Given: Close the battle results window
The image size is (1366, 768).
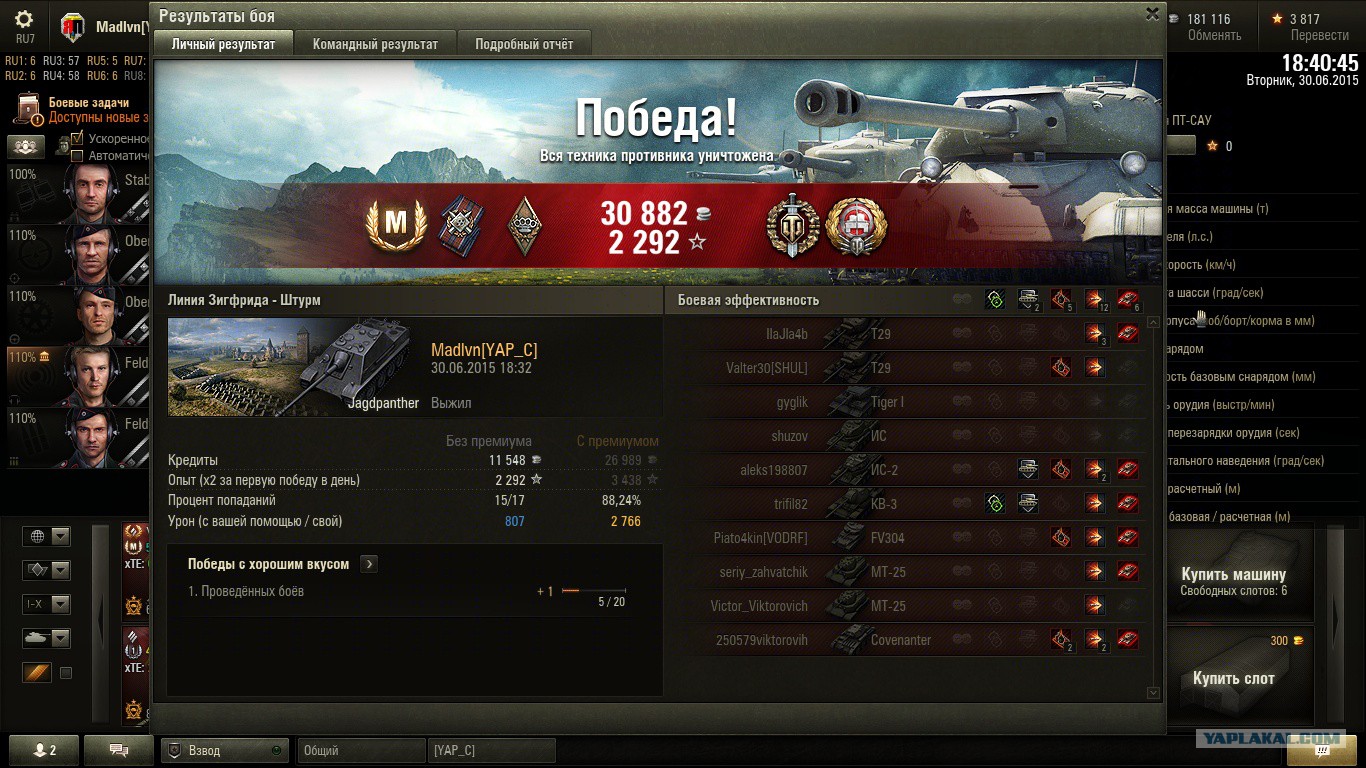Looking at the screenshot, I should coord(1152,14).
